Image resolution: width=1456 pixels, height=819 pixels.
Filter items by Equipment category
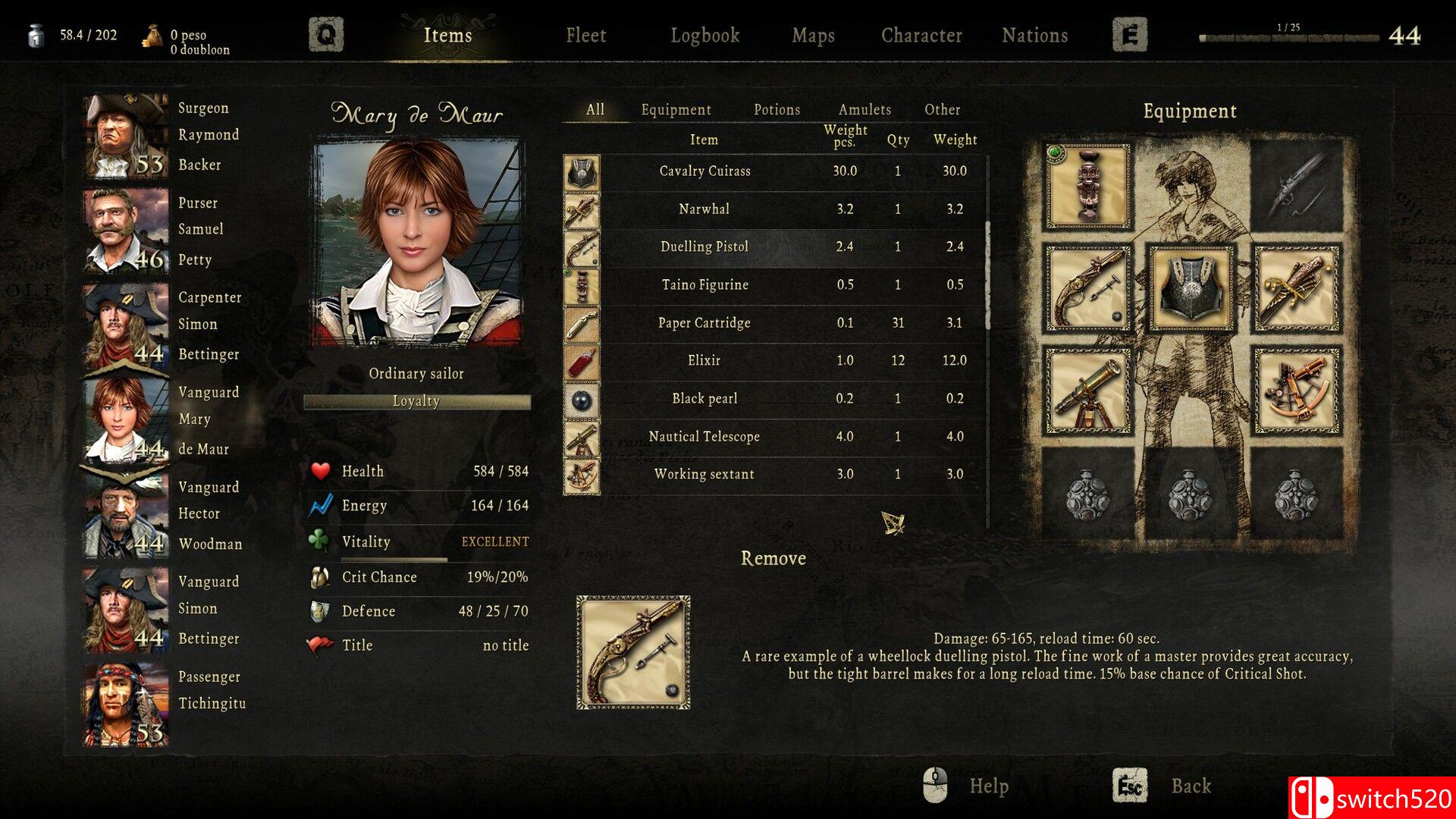[x=676, y=110]
